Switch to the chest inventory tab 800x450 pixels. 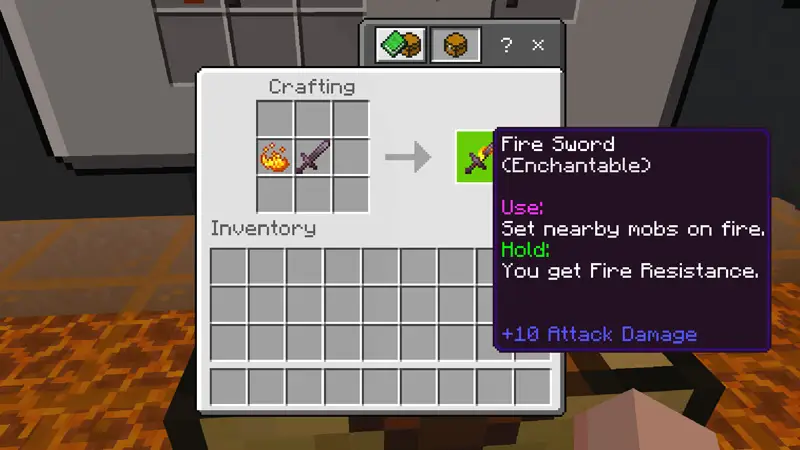[455, 45]
